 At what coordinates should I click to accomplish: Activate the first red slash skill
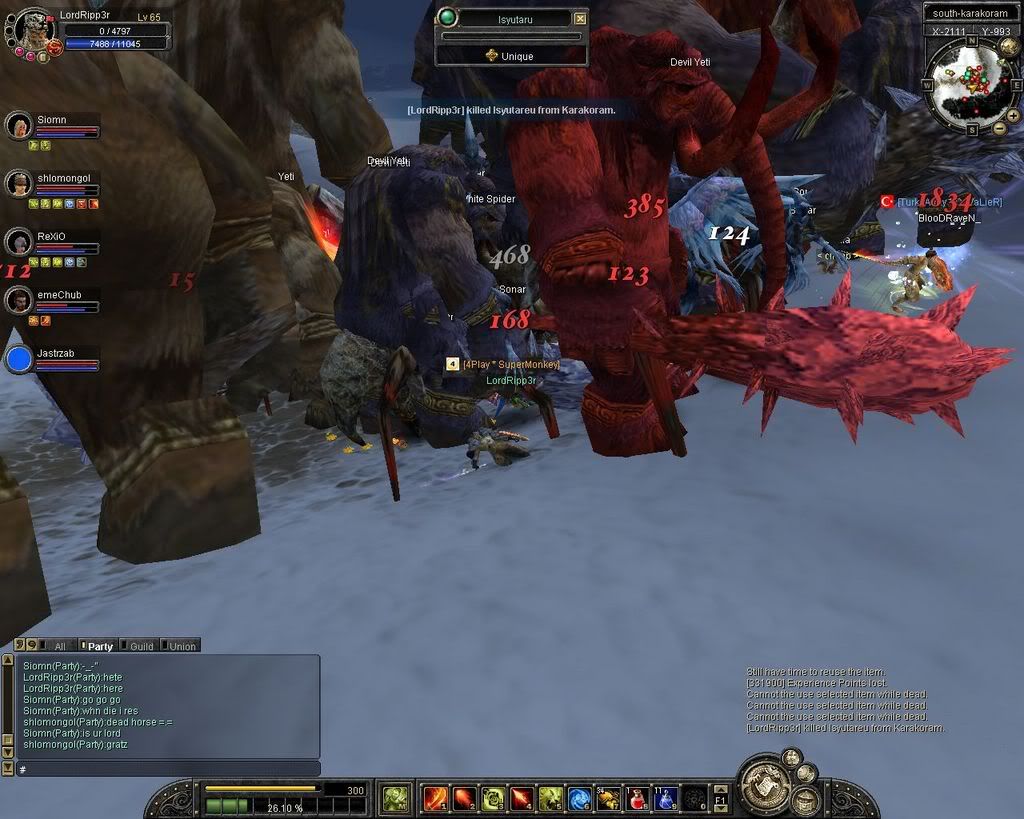tap(434, 798)
